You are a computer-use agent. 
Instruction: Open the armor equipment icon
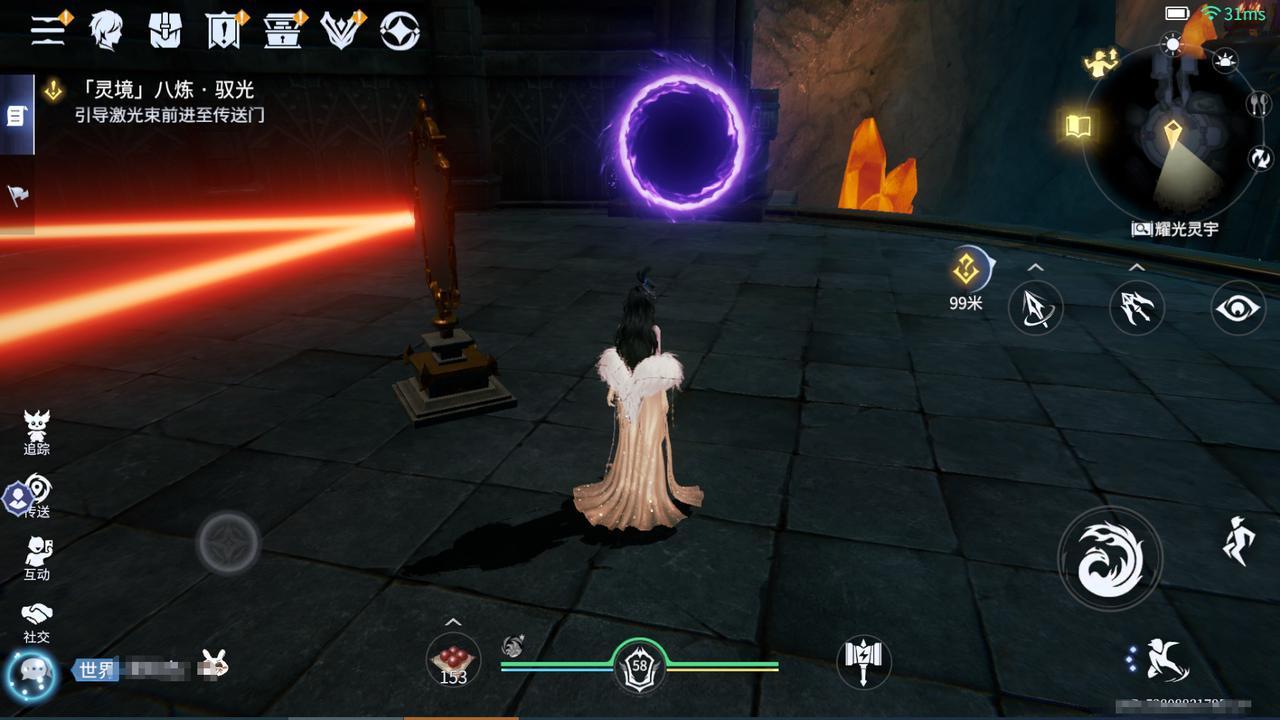pyautogui.click(x=165, y=30)
